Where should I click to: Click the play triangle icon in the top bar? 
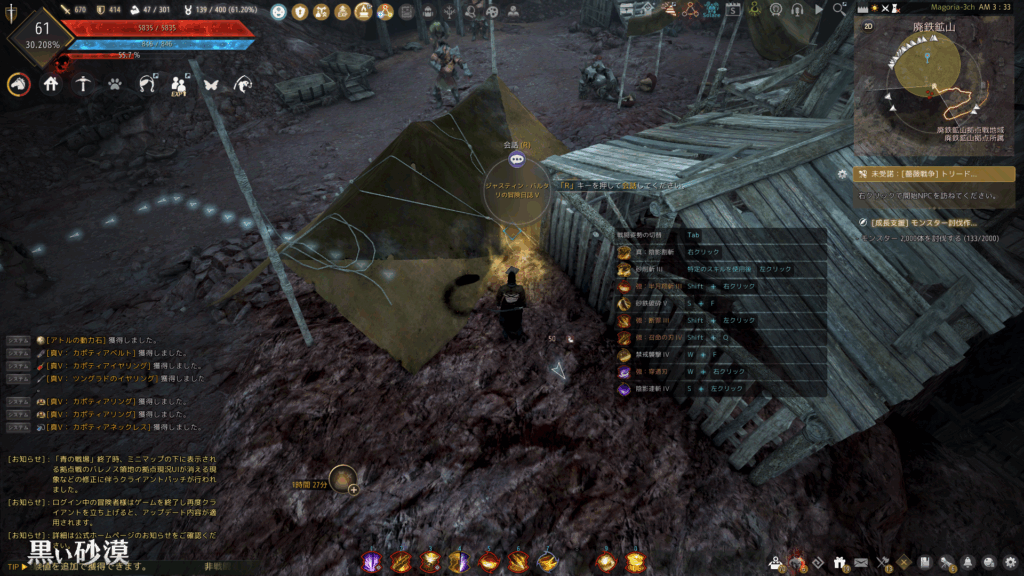coord(820,10)
